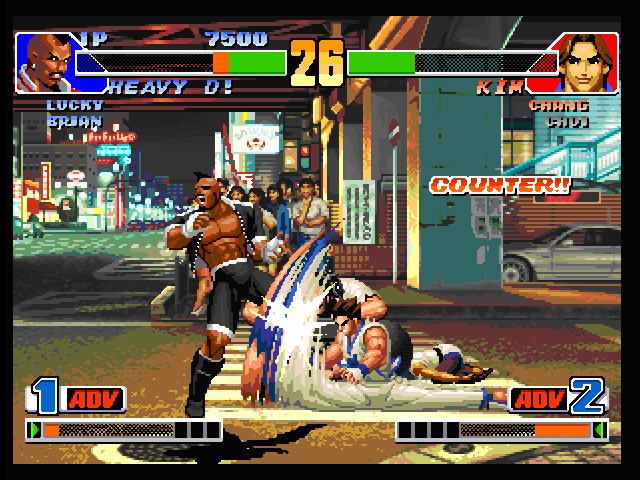Click Heavy D!'s character portrait
The height and width of the screenshot is (480, 640).
[43, 59]
